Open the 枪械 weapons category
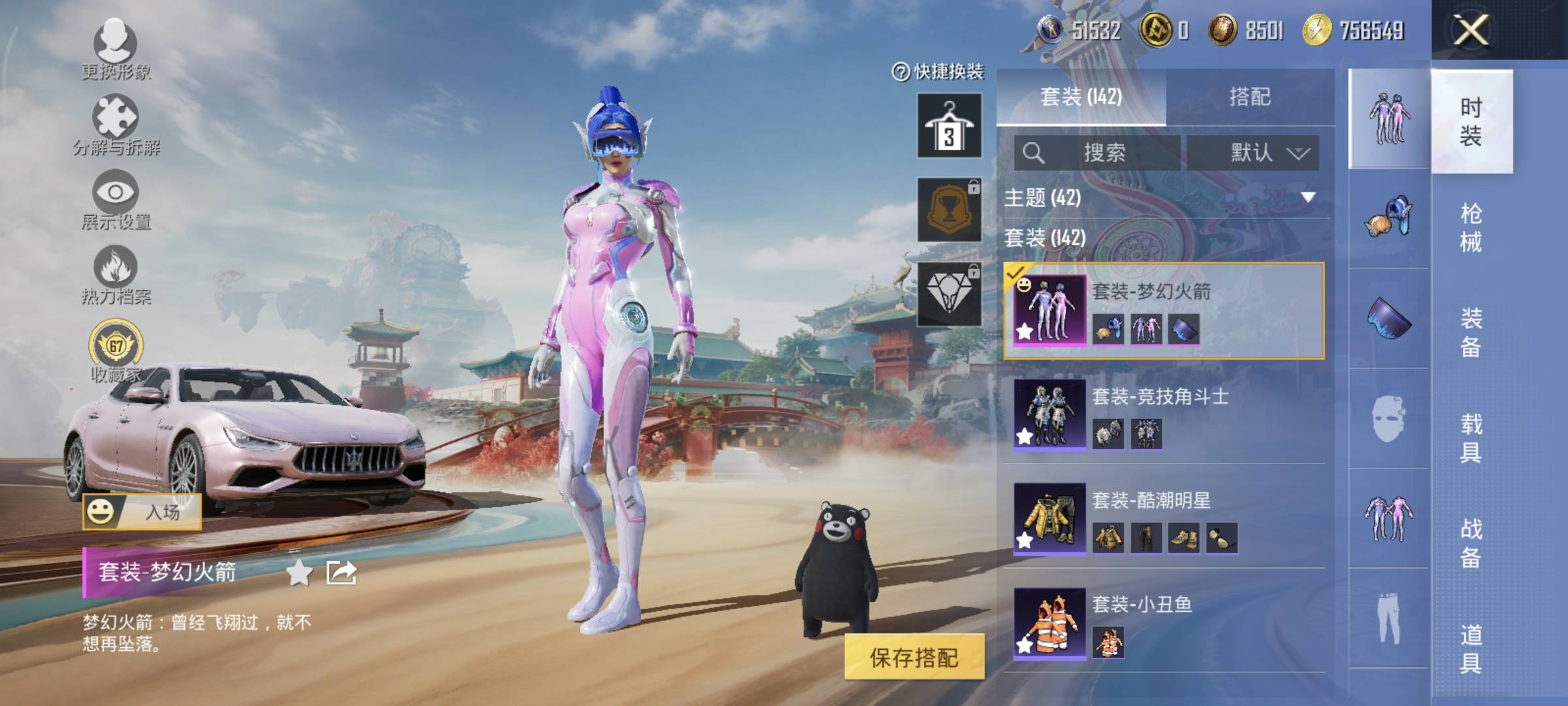Image resolution: width=1568 pixels, height=706 pixels. (1471, 227)
